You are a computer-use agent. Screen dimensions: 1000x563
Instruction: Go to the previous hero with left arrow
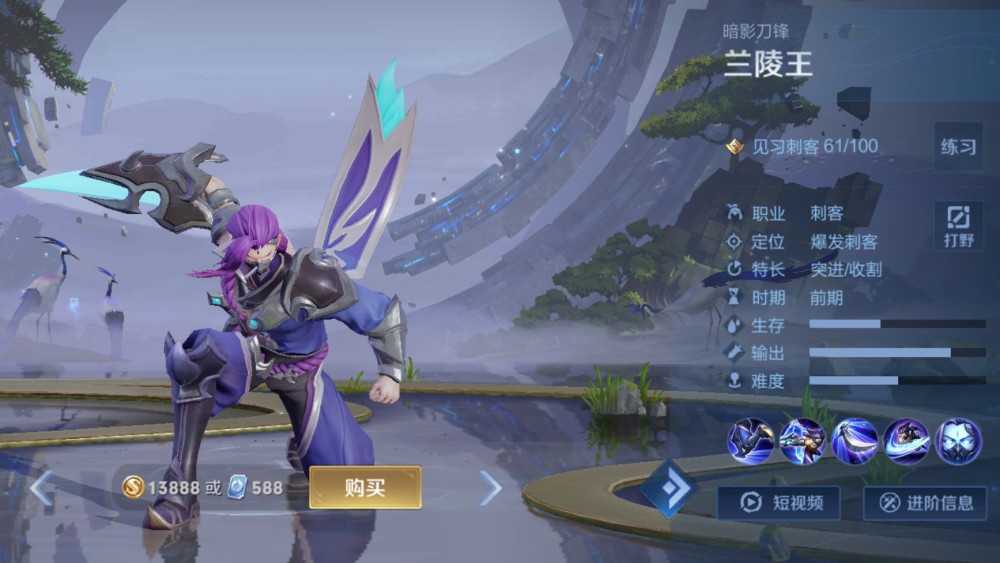[x=41, y=488]
